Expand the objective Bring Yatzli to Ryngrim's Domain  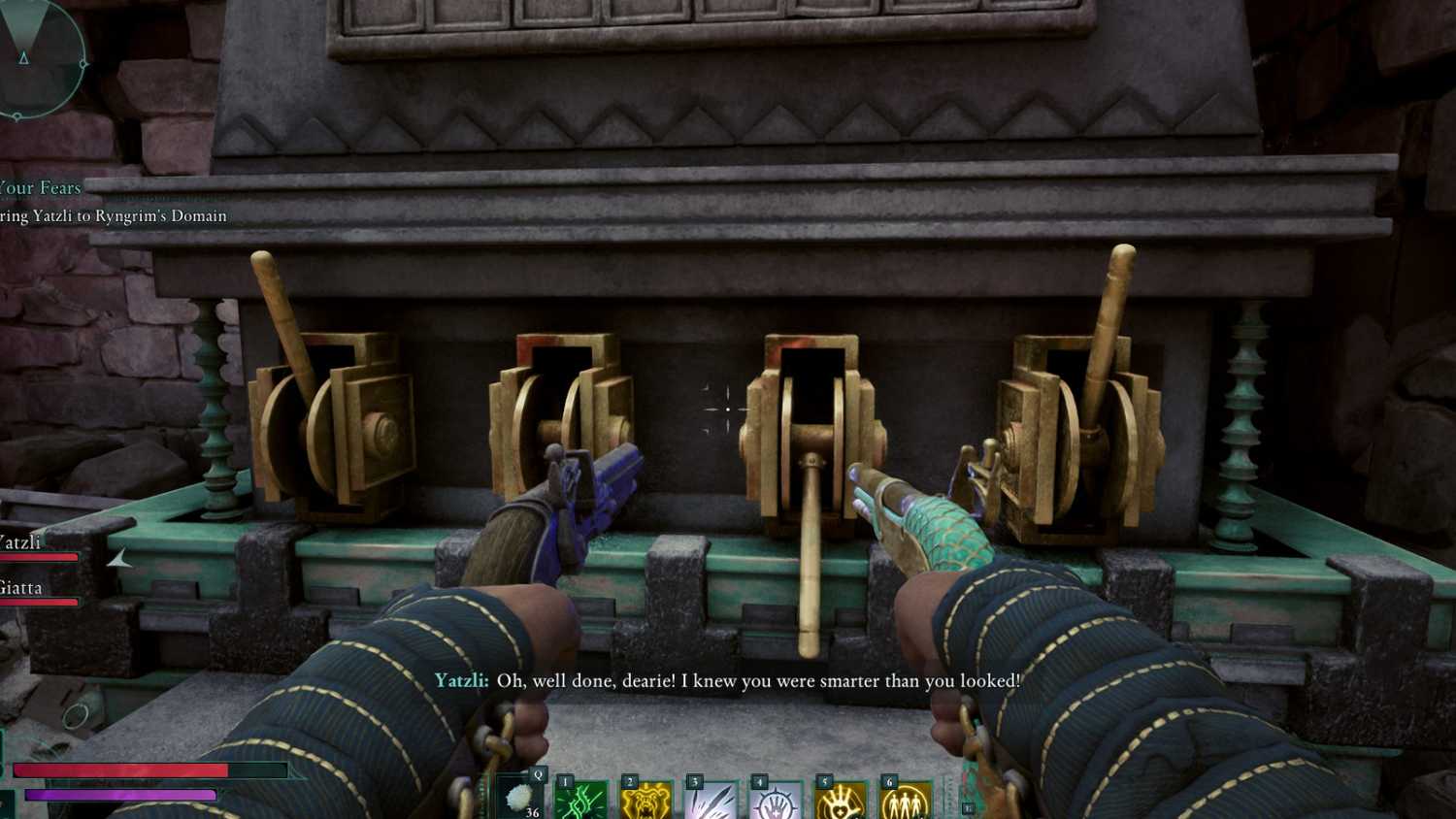click(114, 215)
